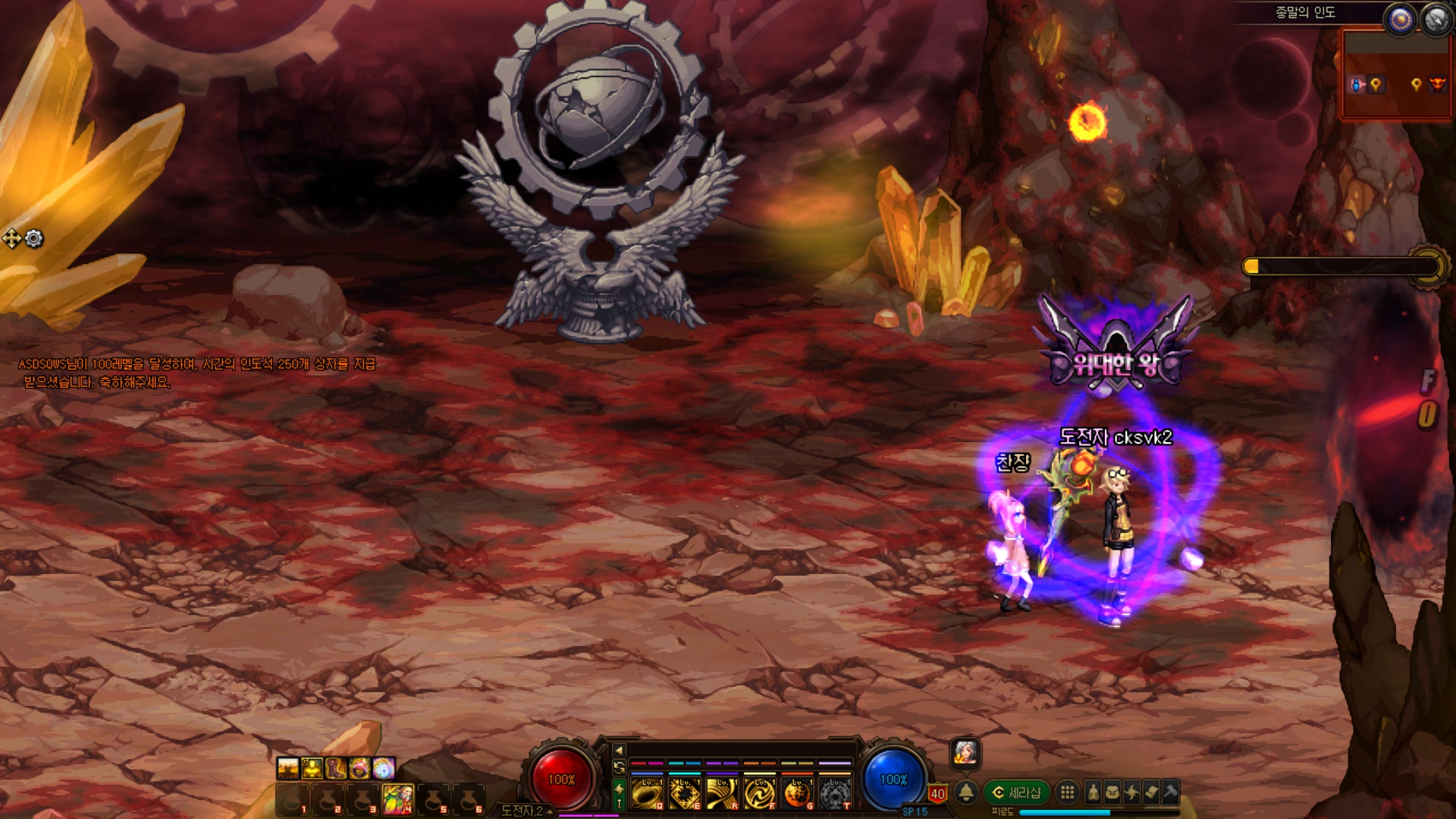The width and height of the screenshot is (1456, 819).
Task: Open the character info silhouette icon
Action: point(1093,792)
